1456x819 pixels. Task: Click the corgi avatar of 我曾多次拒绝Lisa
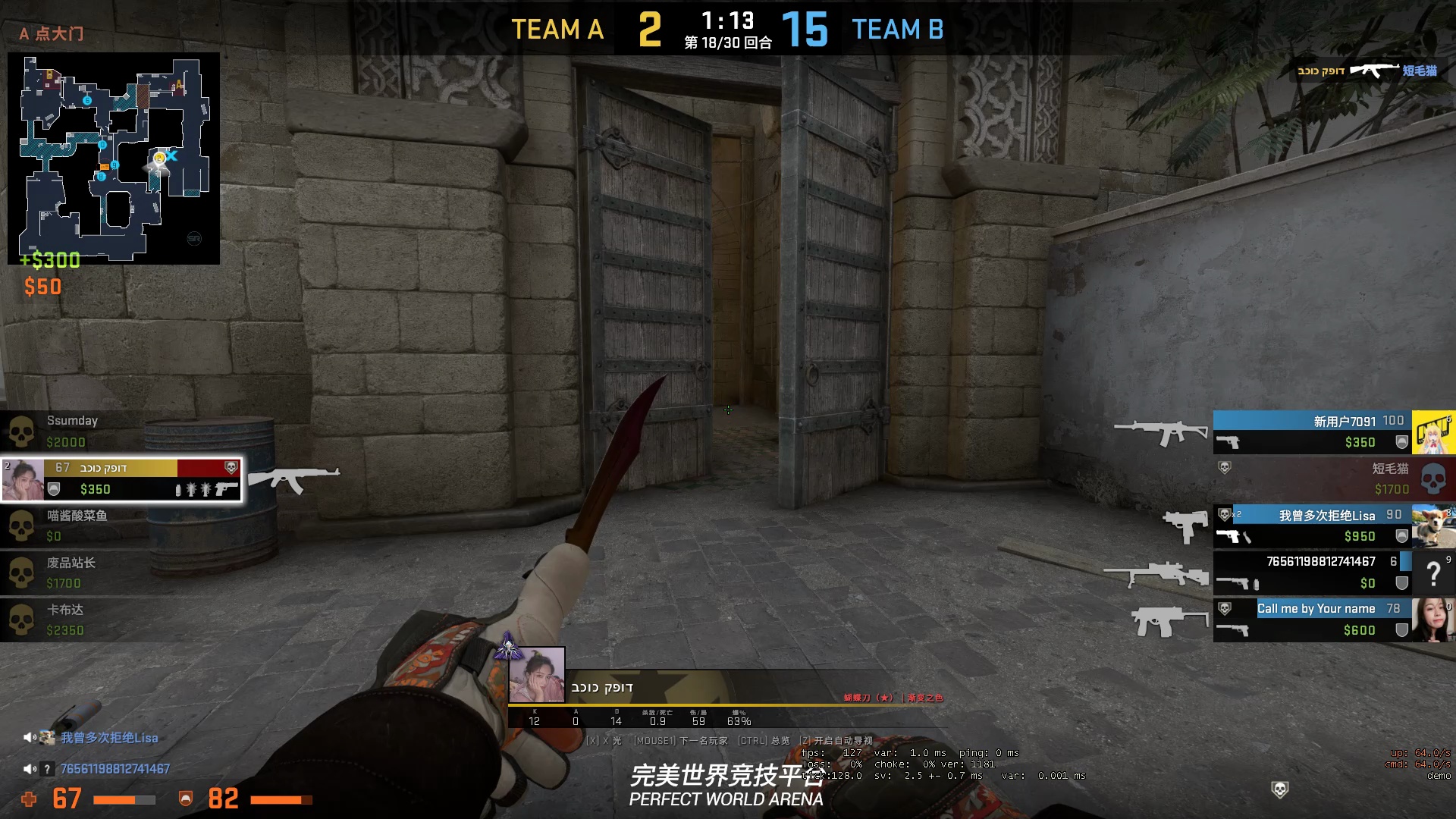1432,525
